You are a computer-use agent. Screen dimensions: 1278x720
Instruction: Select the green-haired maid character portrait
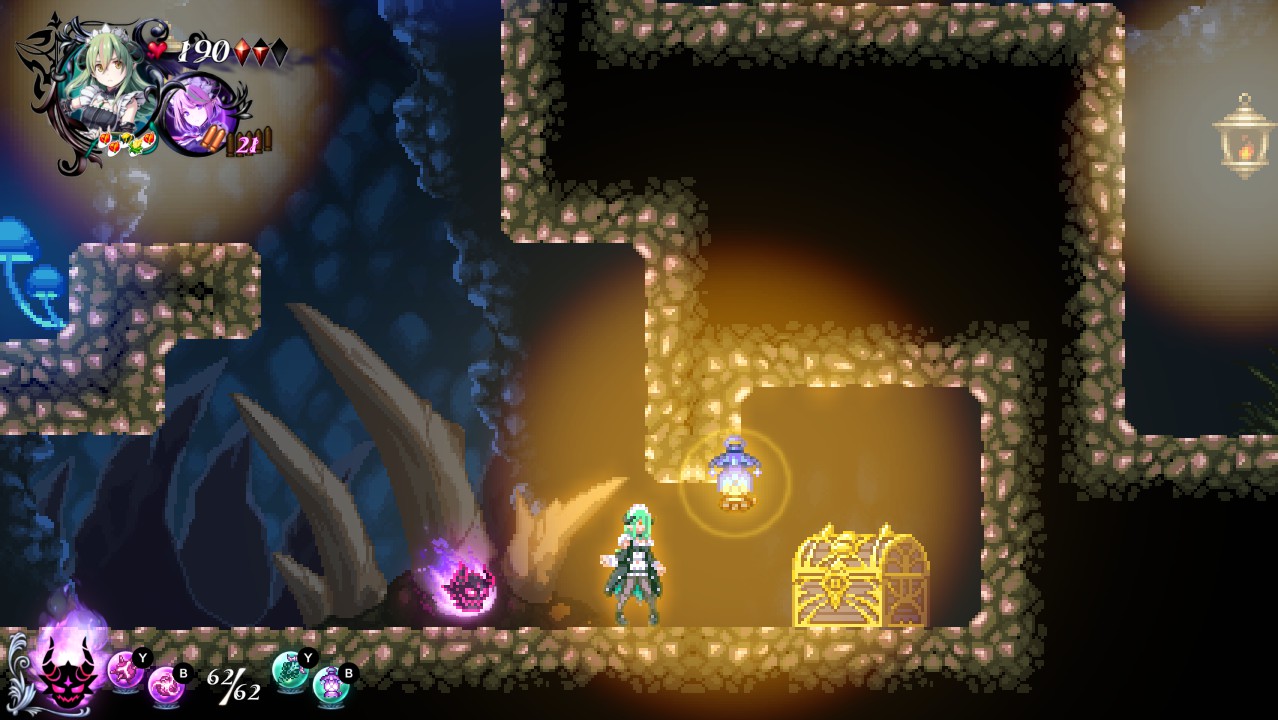click(95, 85)
